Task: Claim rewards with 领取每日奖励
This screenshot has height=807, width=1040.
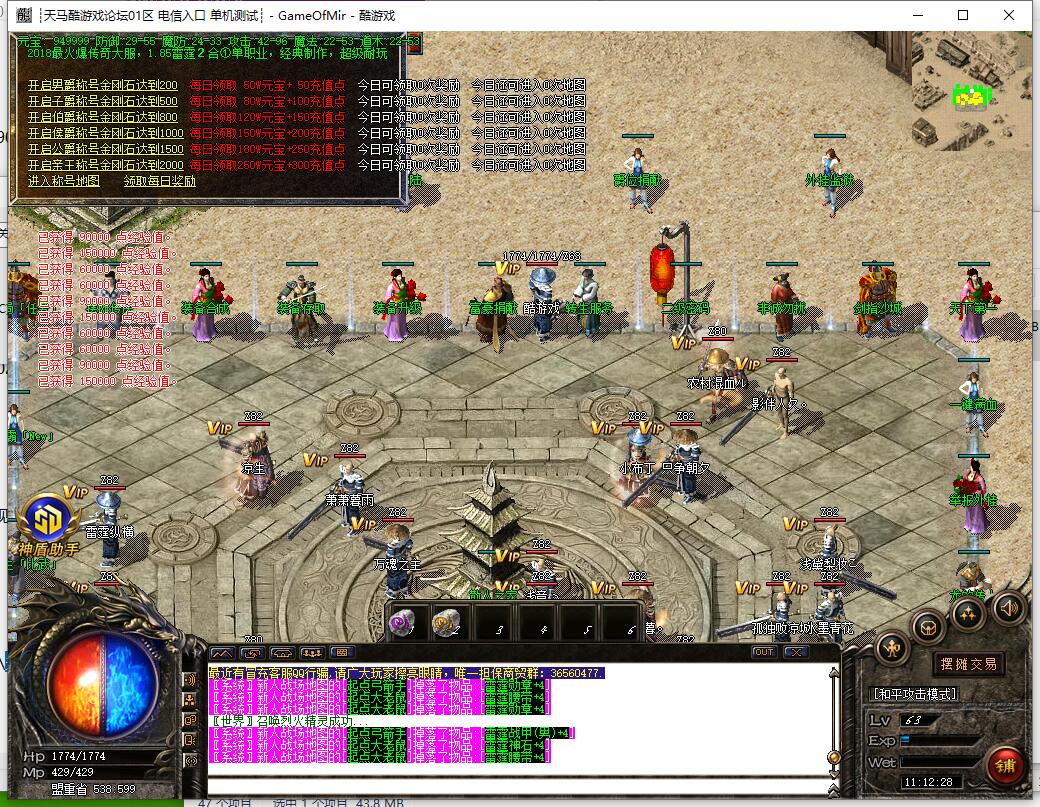Action: pyautogui.click(x=160, y=181)
